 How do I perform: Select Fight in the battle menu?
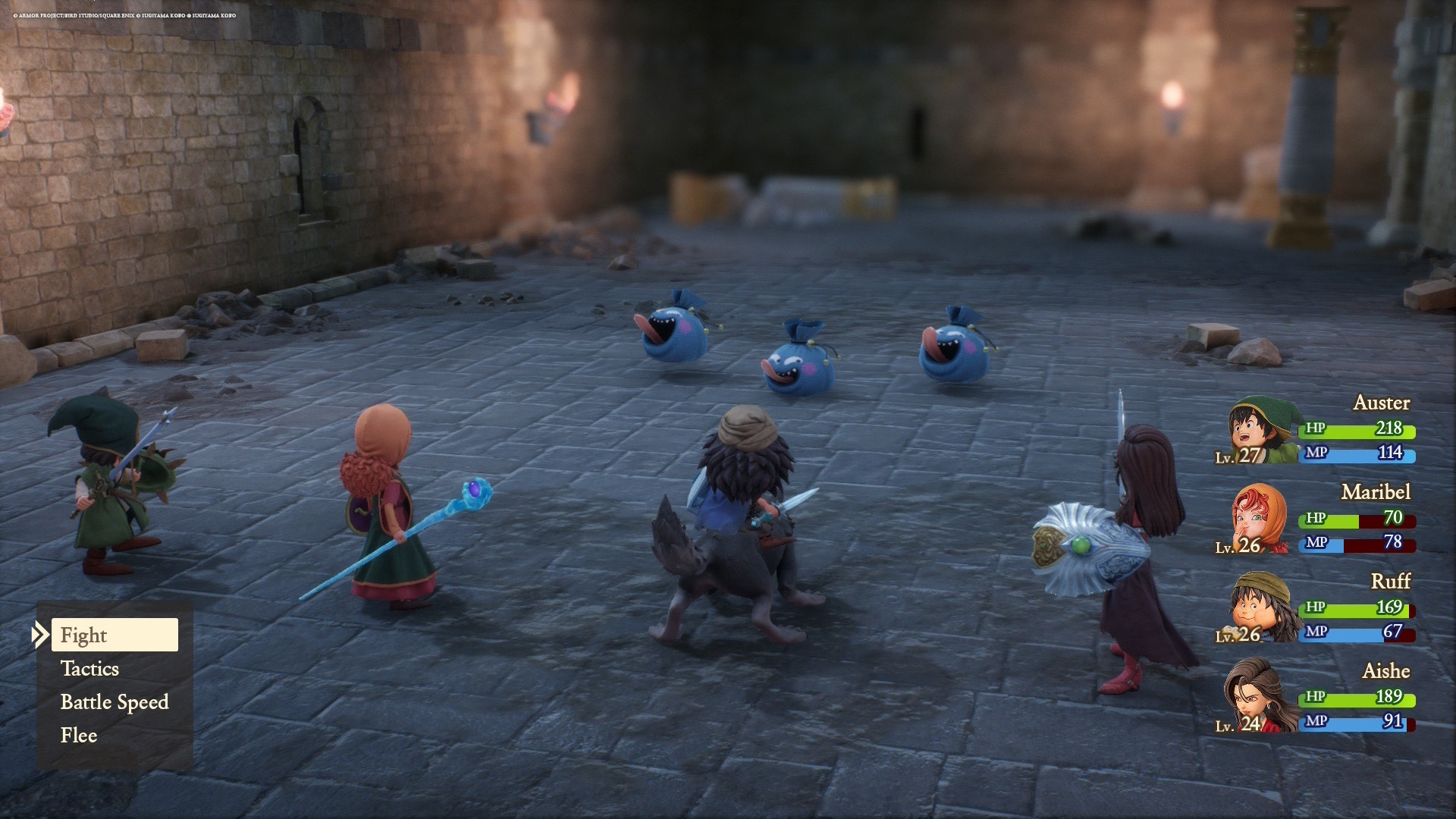[115, 635]
